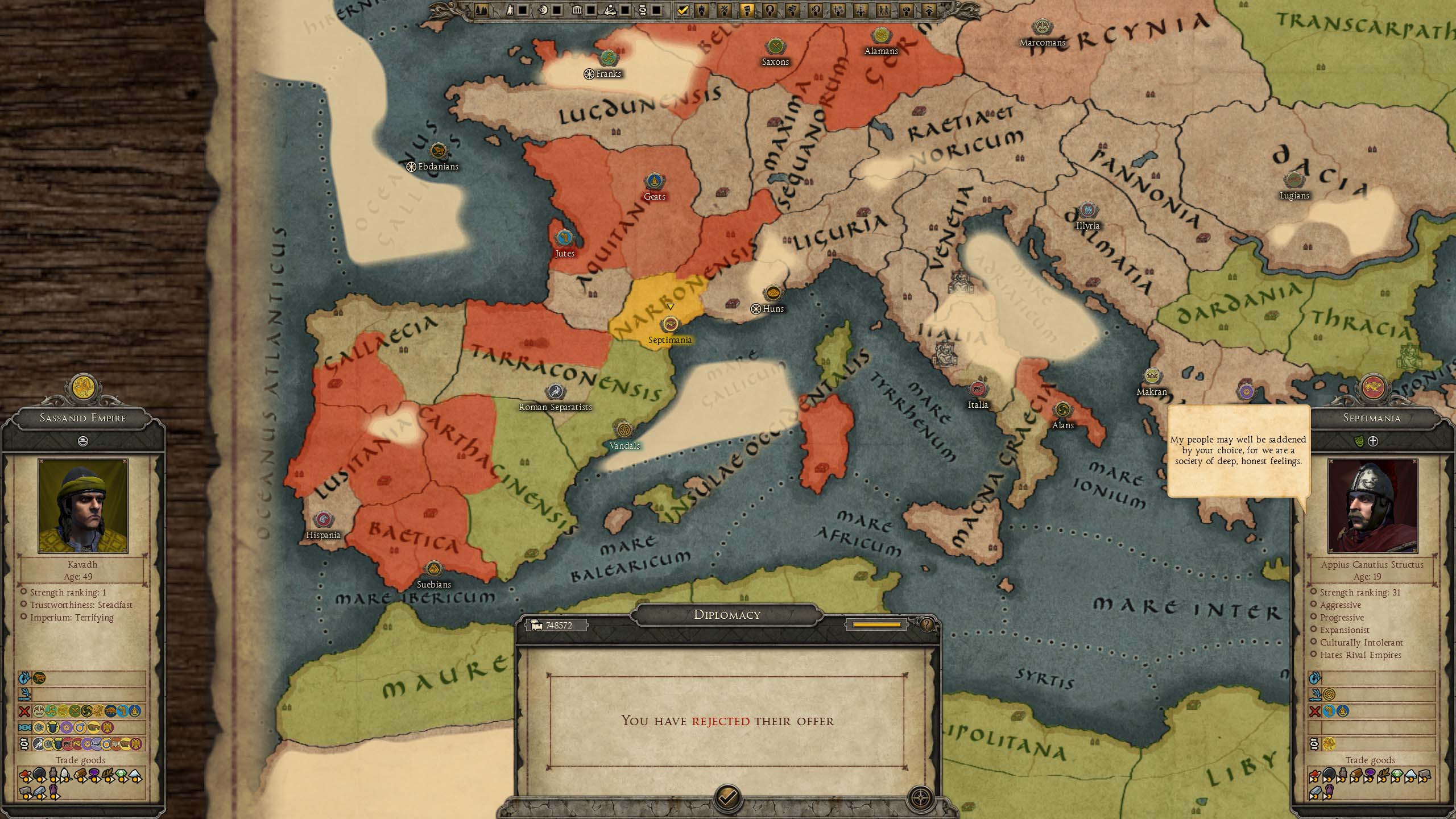
Task: Select the Ebdanians faction marker
Action: 437,151
